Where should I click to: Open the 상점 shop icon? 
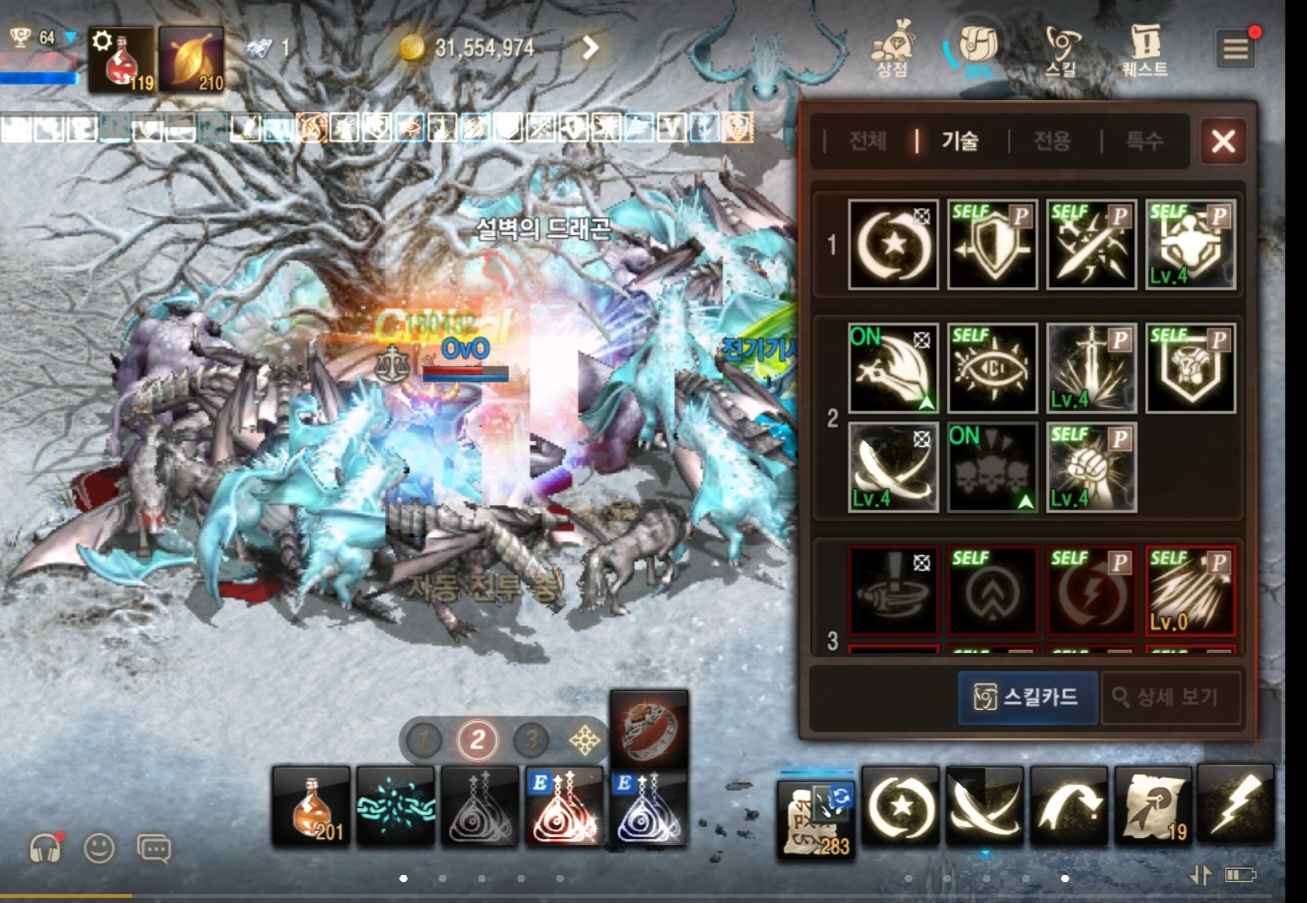(x=891, y=50)
